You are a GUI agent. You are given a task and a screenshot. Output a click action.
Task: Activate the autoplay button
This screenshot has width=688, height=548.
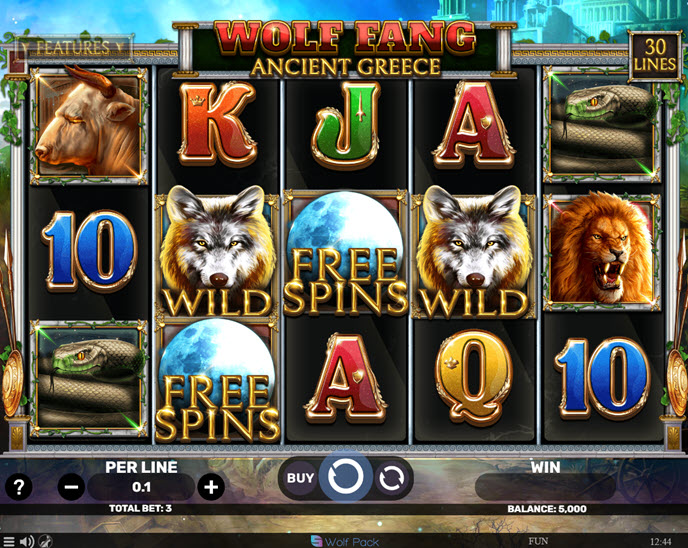tap(392, 478)
